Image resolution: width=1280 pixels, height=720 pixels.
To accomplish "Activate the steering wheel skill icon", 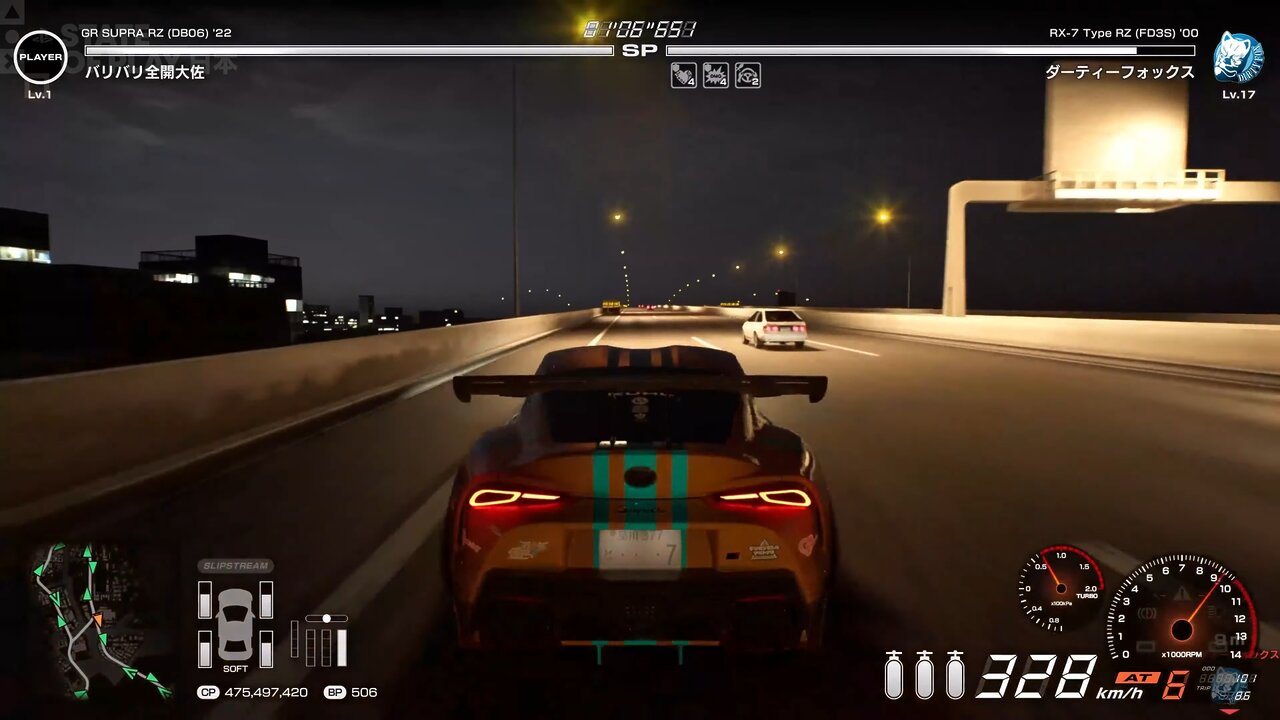I will [x=748, y=76].
